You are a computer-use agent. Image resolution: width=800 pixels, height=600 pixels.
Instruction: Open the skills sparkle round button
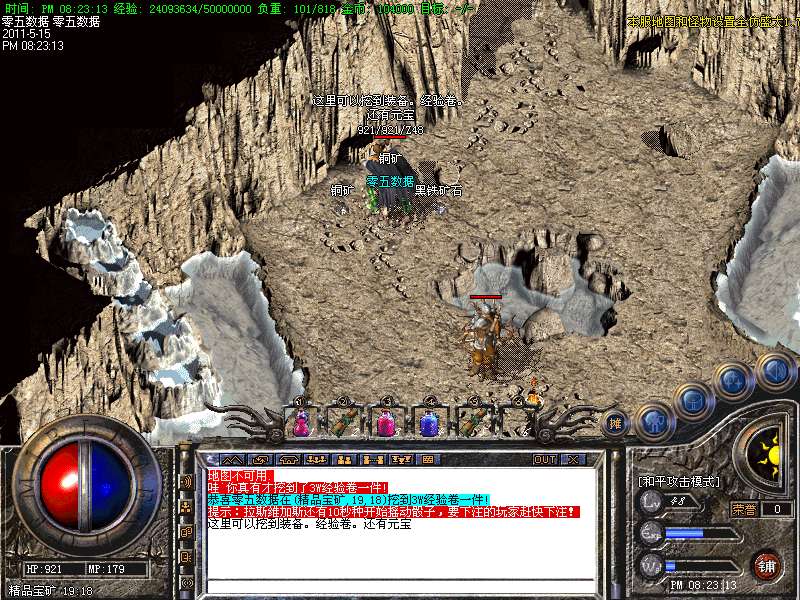click(x=733, y=380)
